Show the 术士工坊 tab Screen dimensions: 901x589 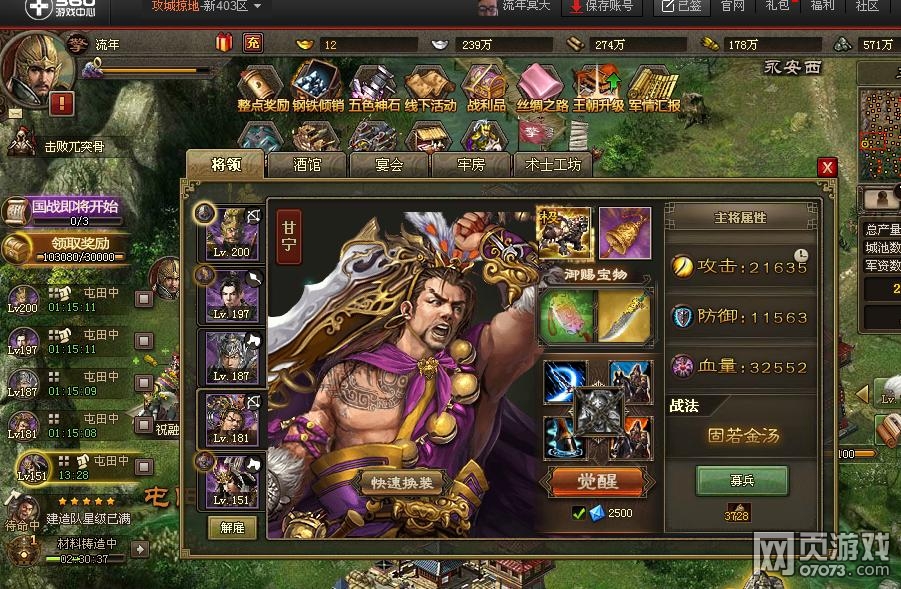(552, 165)
